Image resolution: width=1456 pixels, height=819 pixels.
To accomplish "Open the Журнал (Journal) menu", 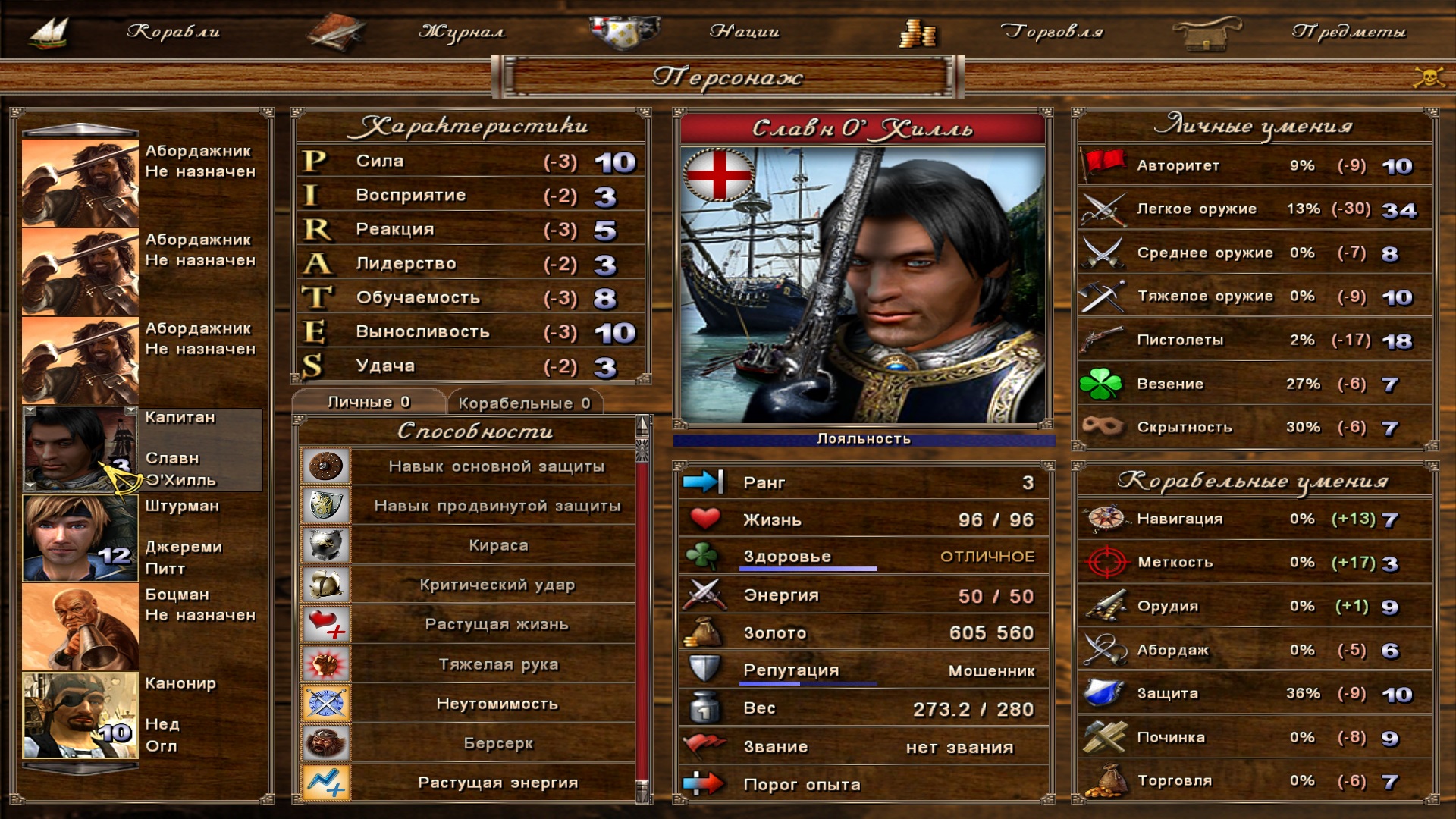I will point(461,32).
